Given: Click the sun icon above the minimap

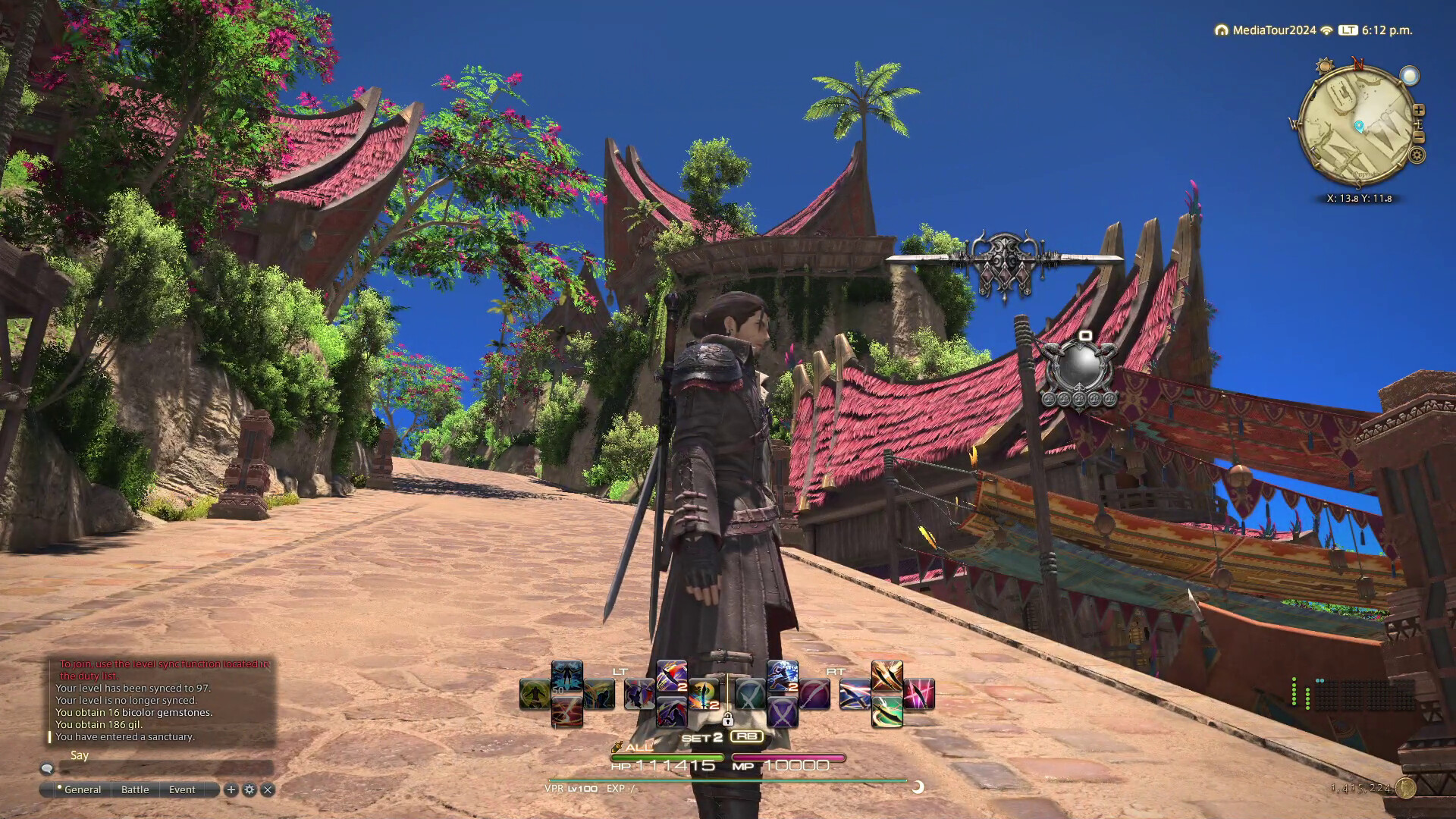Looking at the screenshot, I should (x=1325, y=66).
